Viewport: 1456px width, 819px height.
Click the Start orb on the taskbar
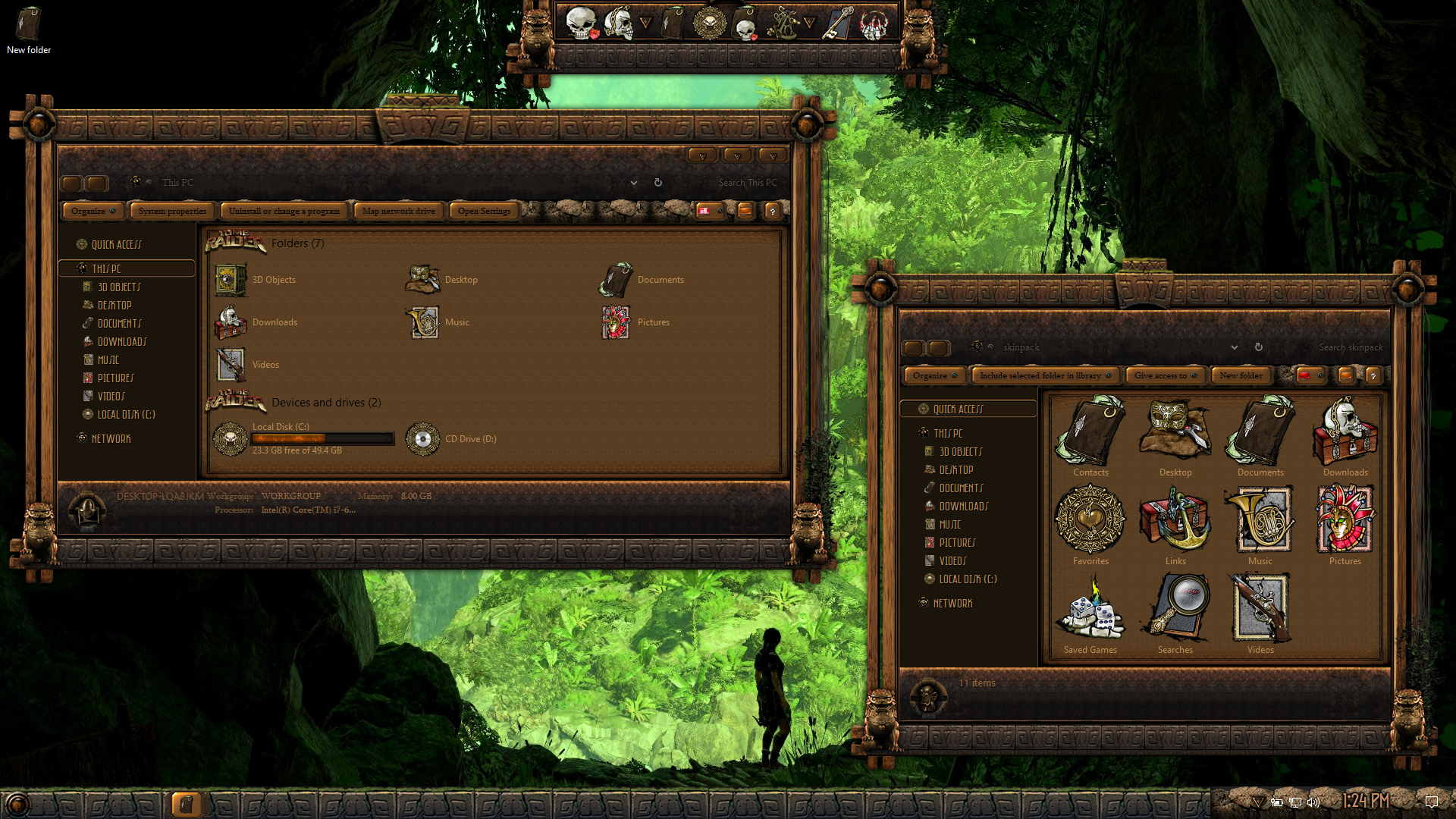click(x=17, y=804)
